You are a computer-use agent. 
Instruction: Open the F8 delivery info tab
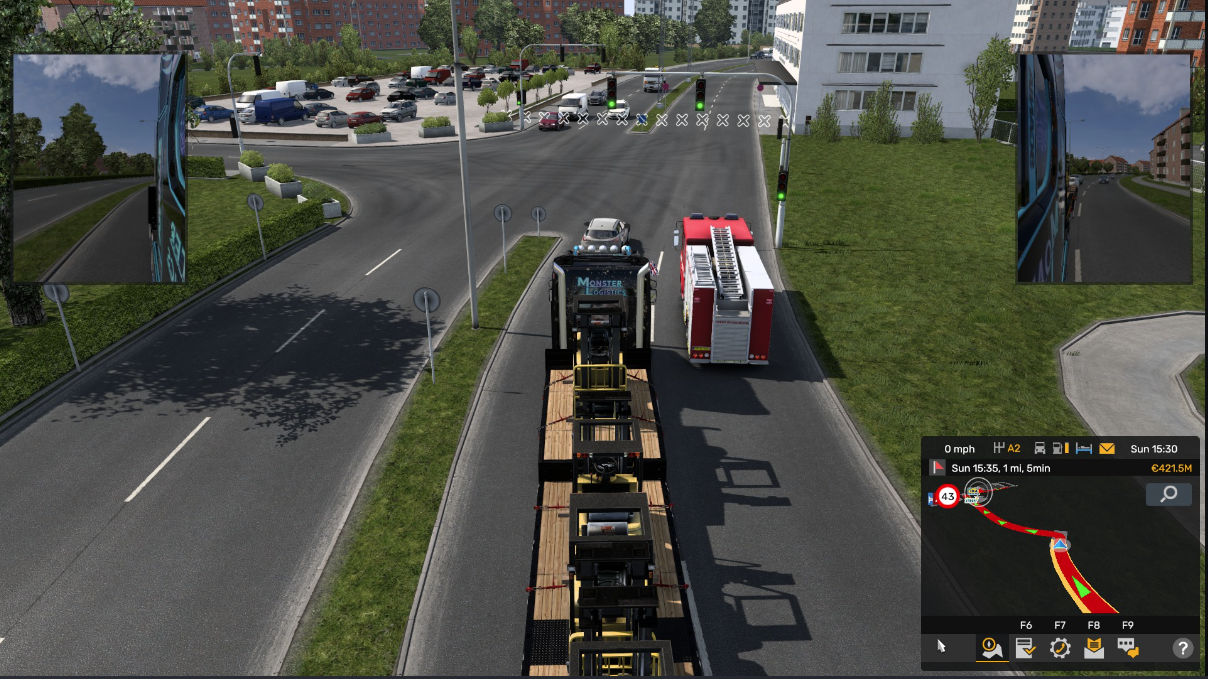(1094, 648)
